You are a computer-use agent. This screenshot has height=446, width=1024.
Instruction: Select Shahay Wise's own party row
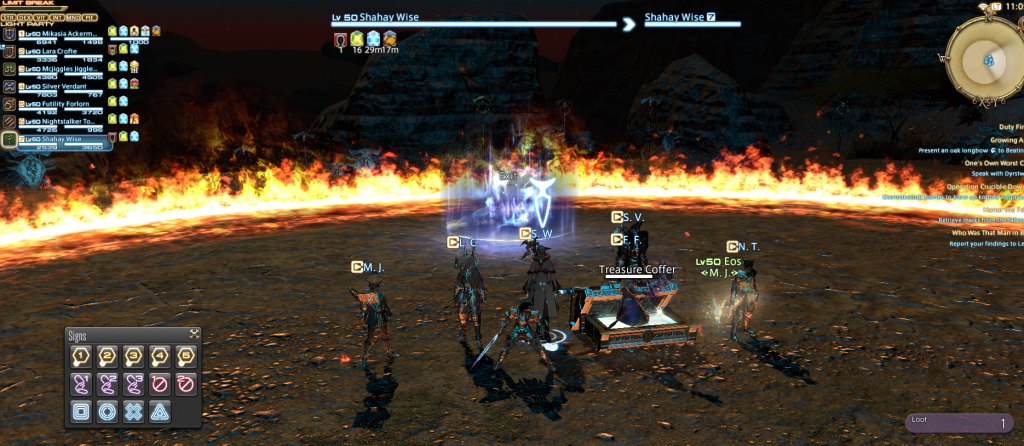(x=60, y=139)
